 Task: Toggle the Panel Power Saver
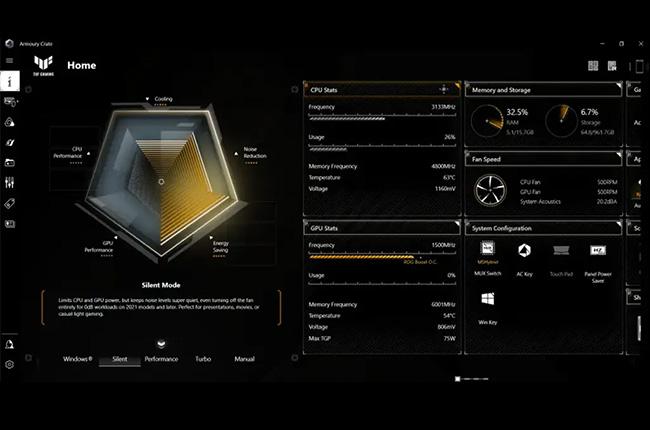point(598,255)
